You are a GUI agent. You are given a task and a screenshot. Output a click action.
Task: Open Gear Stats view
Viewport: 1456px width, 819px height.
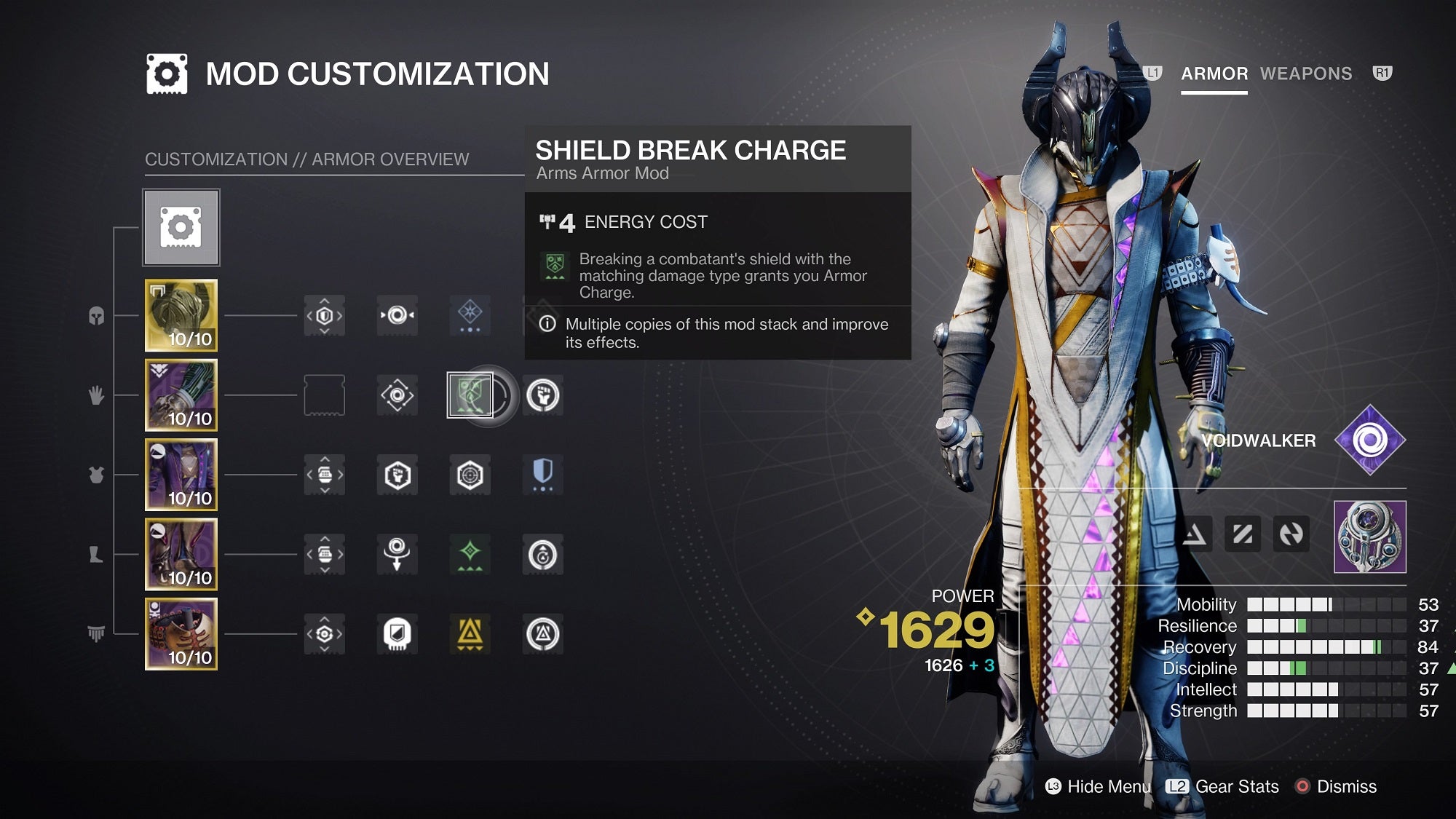1223,786
